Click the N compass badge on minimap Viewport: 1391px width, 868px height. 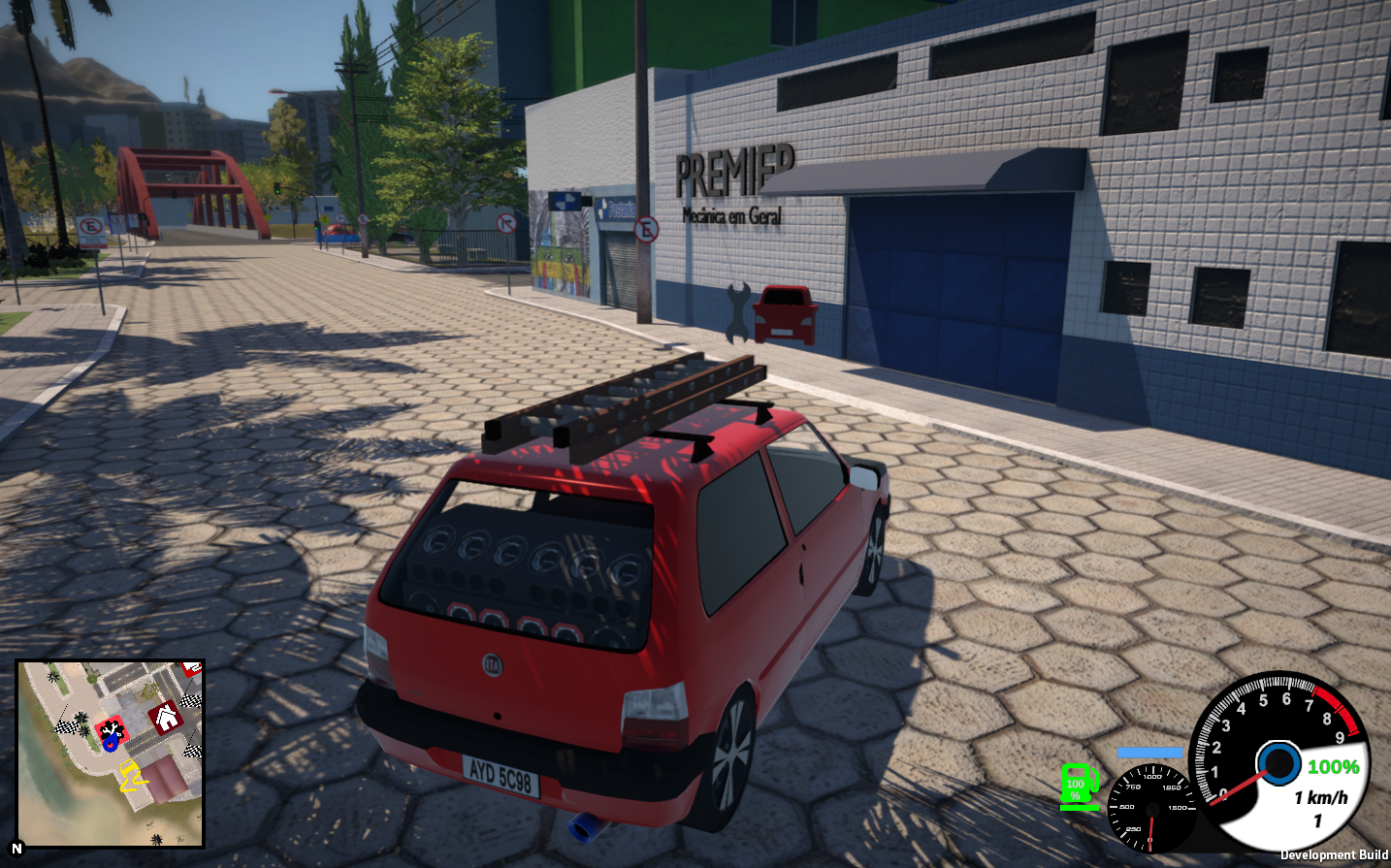pyautogui.click(x=16, y=848)
